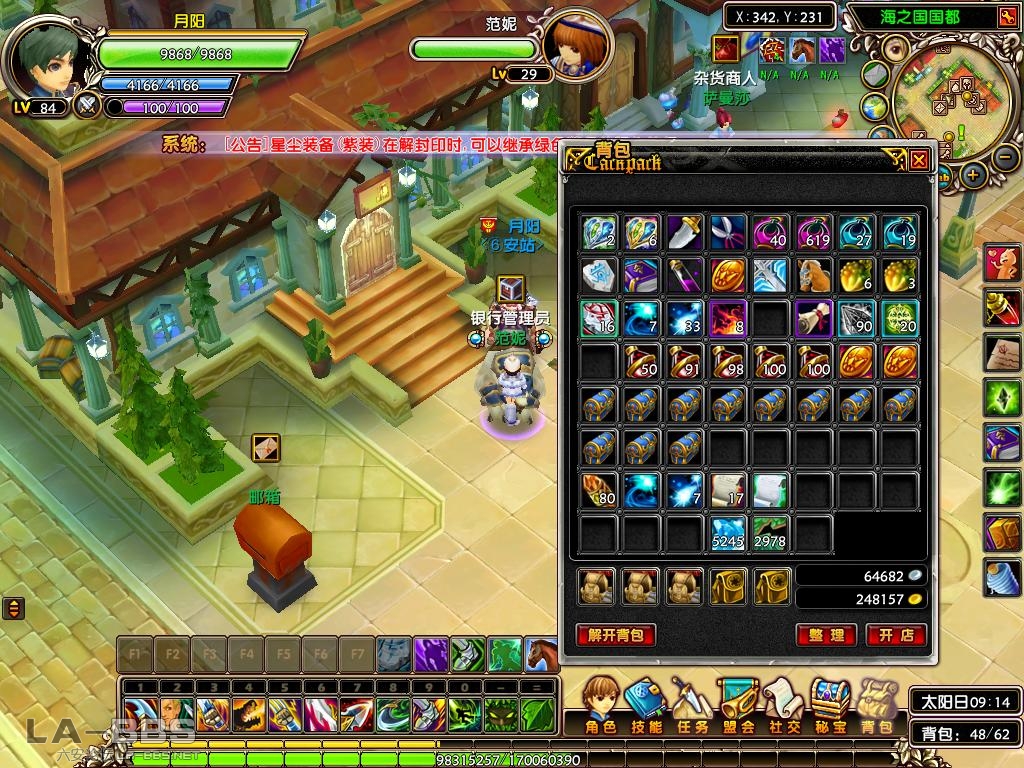This screenshot has width=1024, height=768.
Task: Select the fire skill item stacked 8
Action: 729,319
